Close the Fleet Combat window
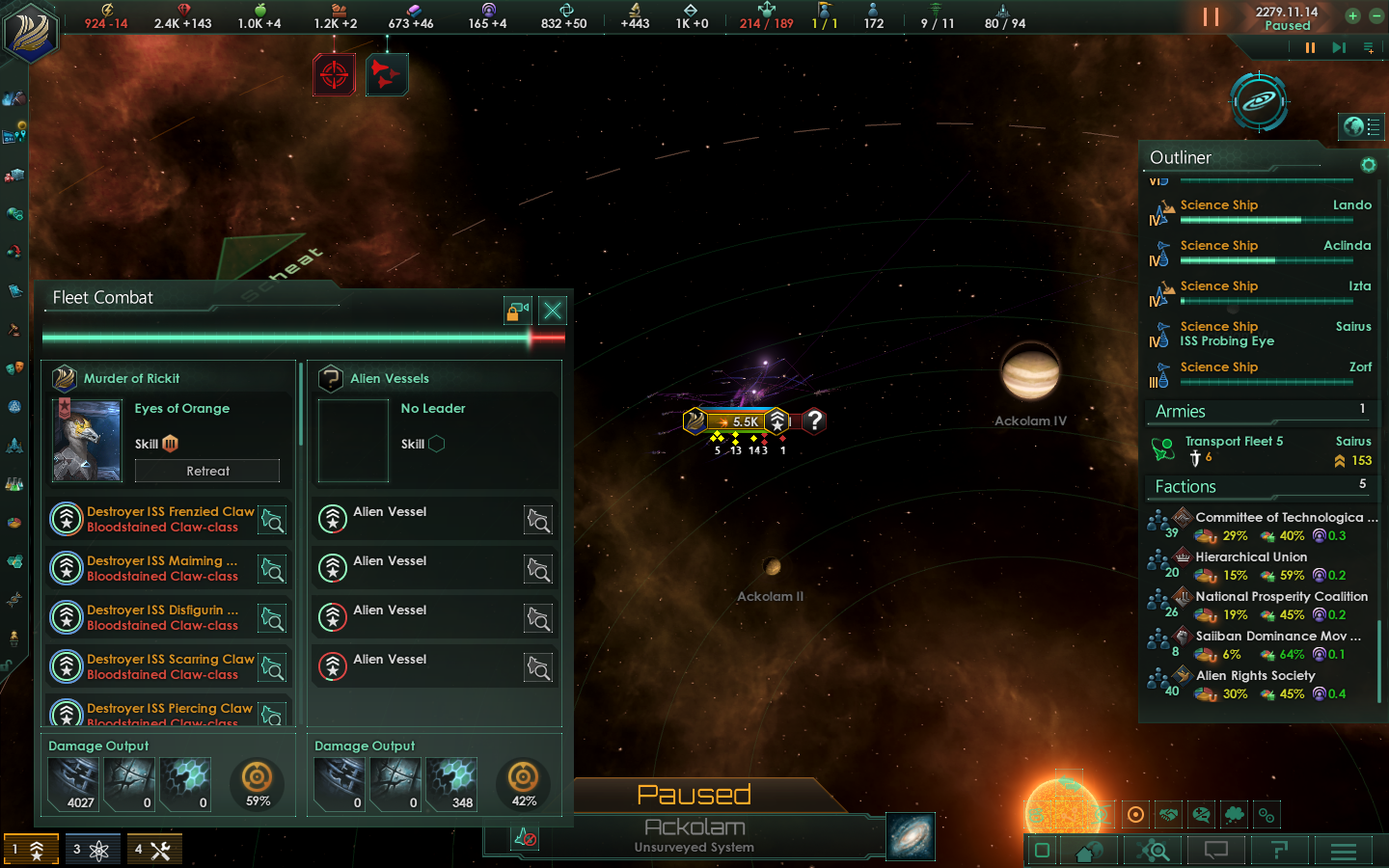The image size is (1389, 868). tap(553, 311)
